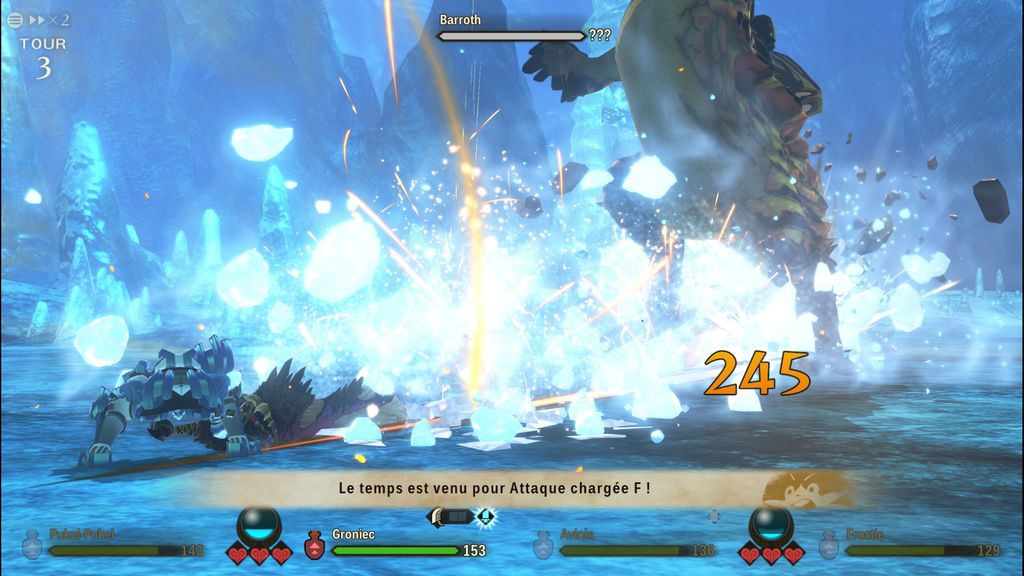Click the kinship gauge orb near Frostie

click(x=769, y=522)
